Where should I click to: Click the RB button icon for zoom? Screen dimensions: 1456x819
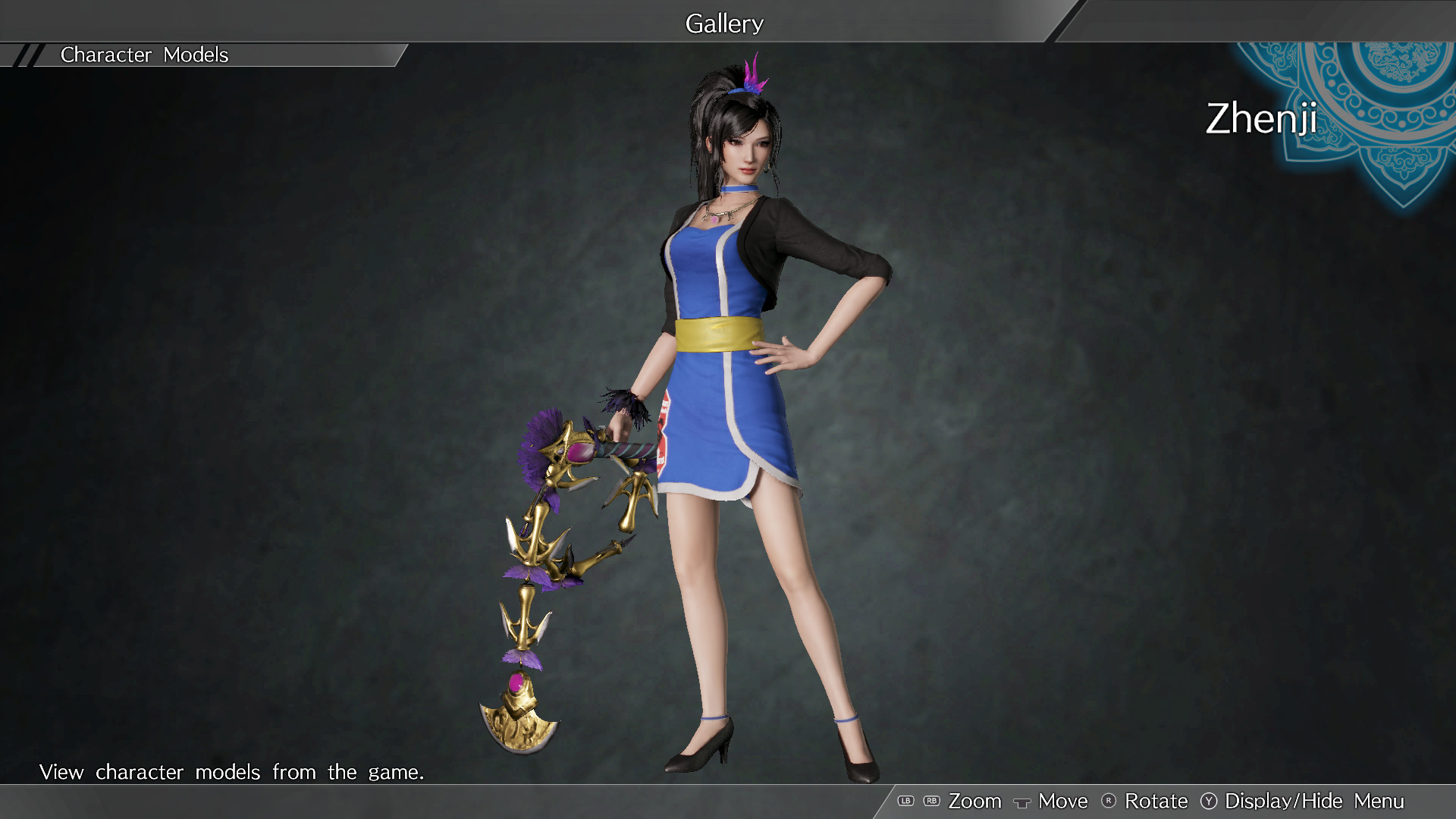[932, 802]
